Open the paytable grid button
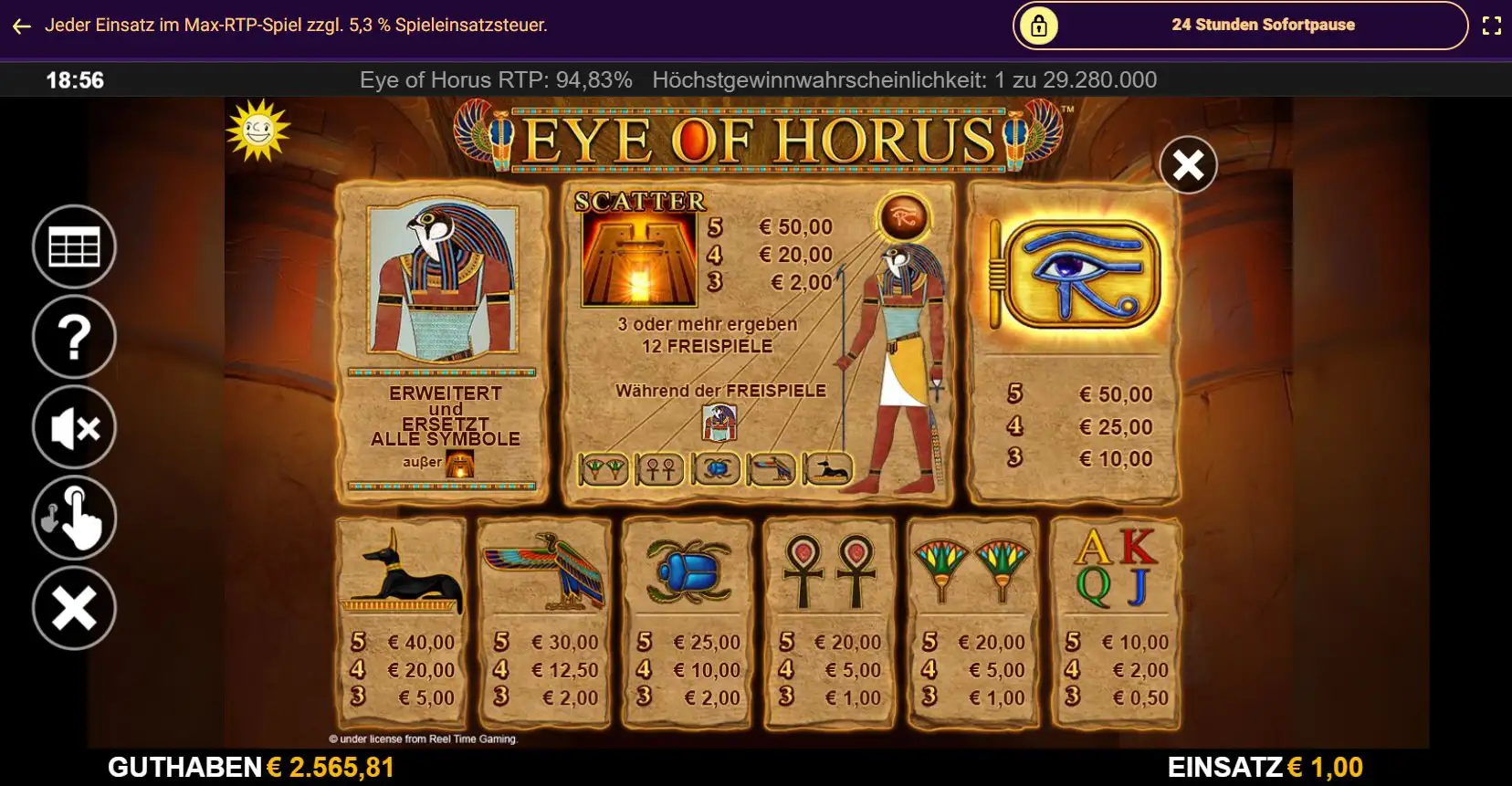 [74, 247]
